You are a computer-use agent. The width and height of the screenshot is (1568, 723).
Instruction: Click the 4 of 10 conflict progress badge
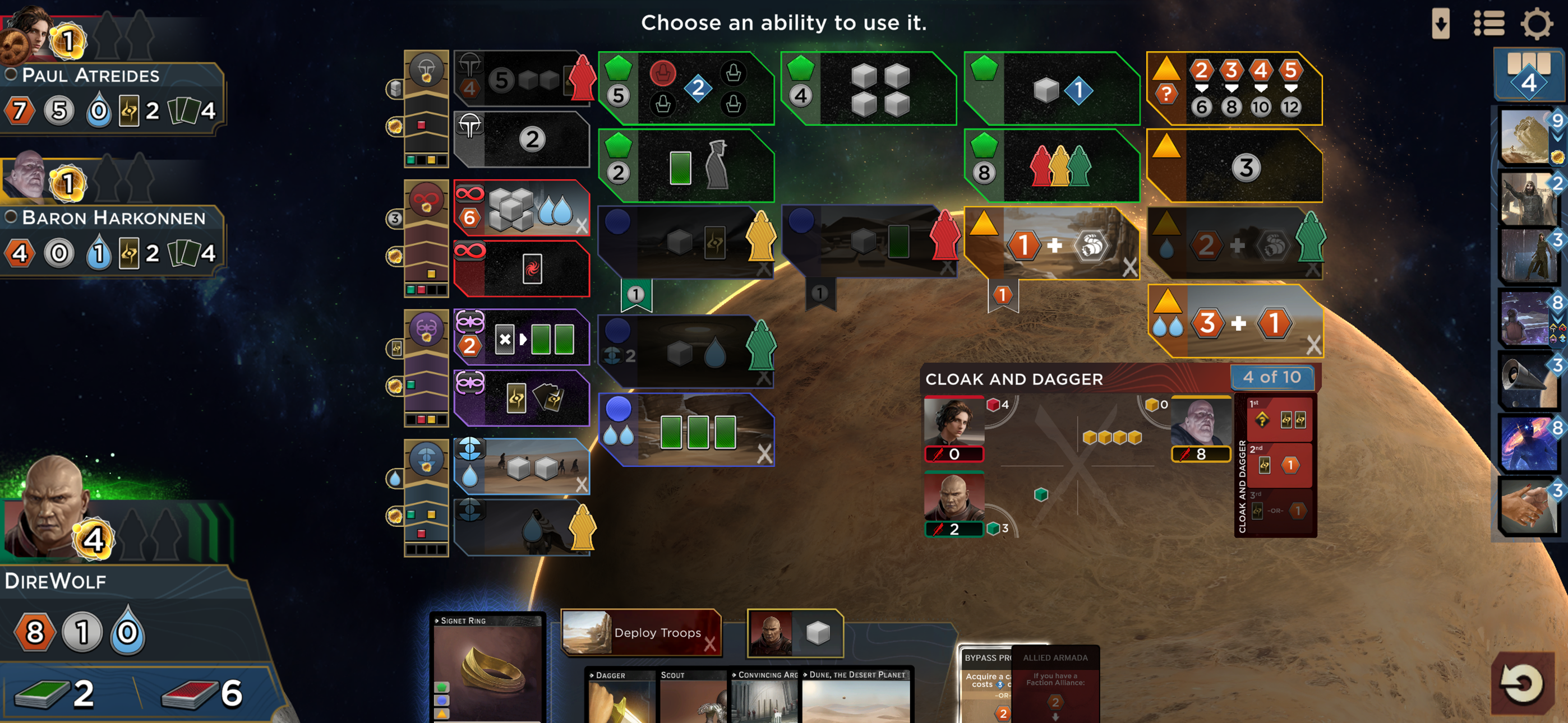[1272, 377]
